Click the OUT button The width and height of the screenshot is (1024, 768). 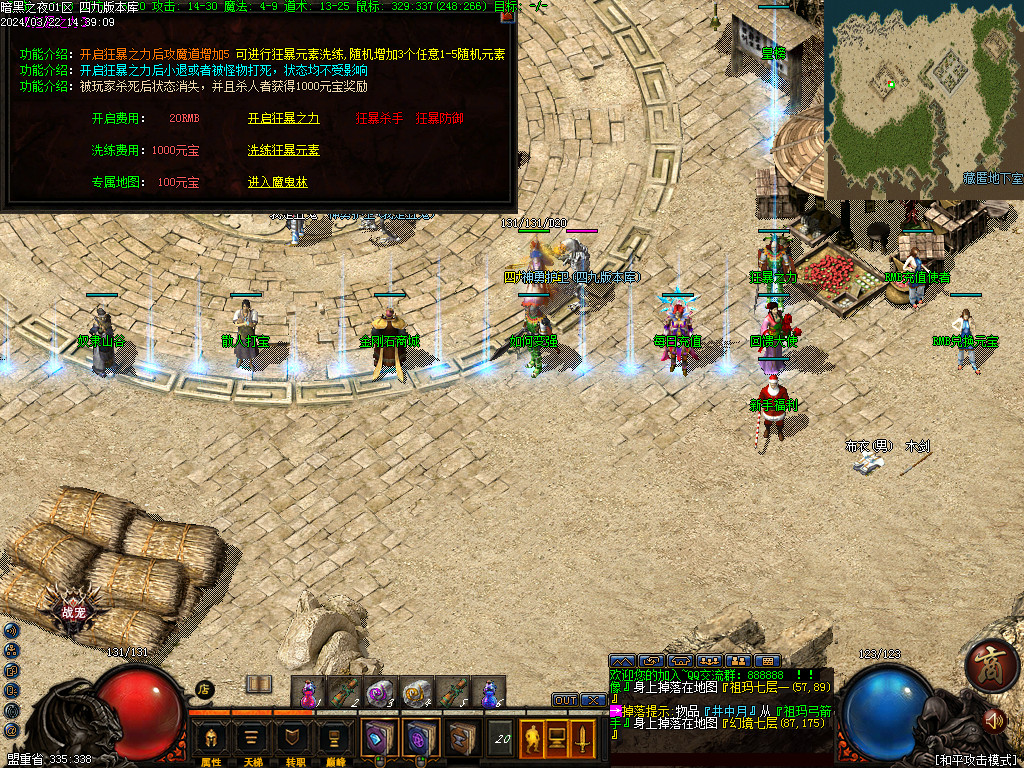pyautogui.click(x=566, y=700)
